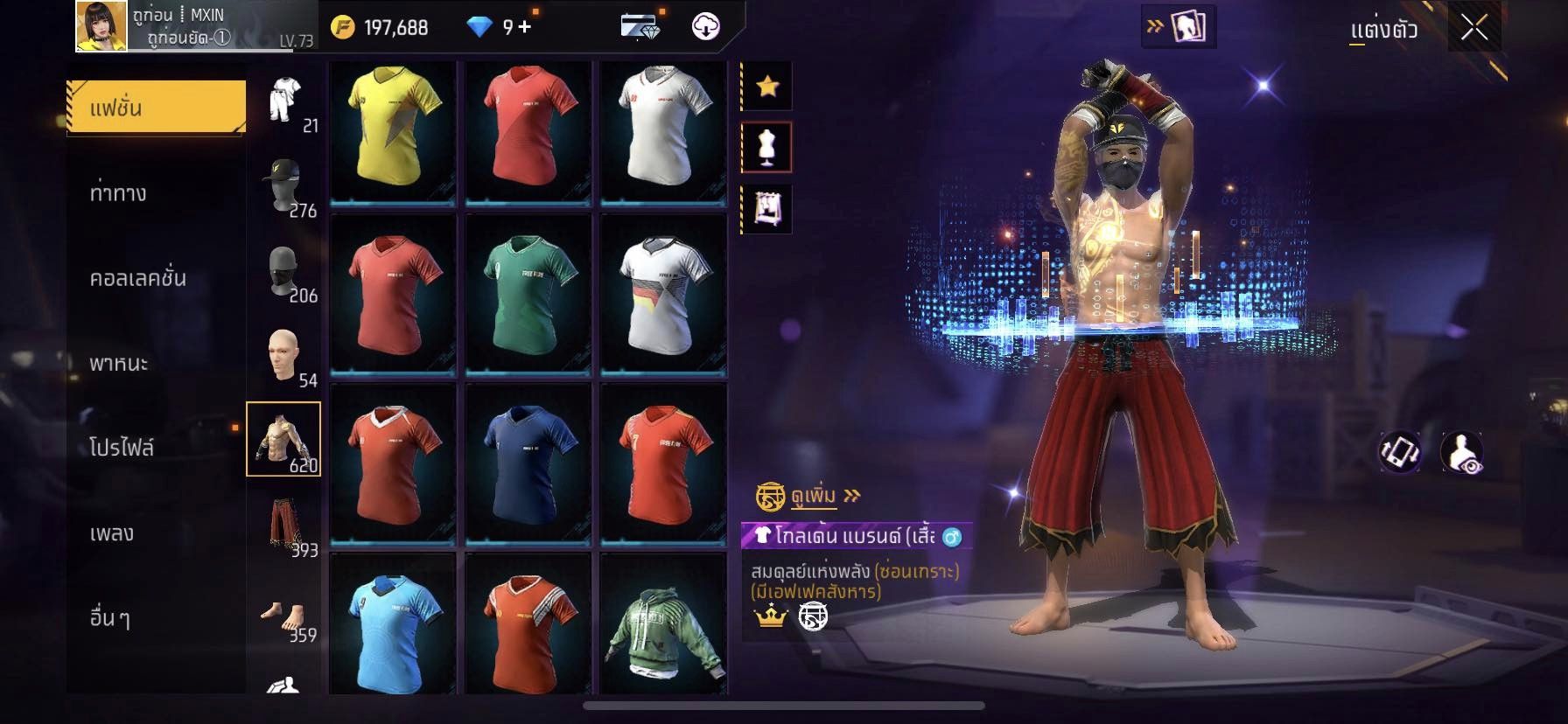The image size is (1568, 724).
Task: Toggle the character visibility eye icon
Action: coord(1461,452)
